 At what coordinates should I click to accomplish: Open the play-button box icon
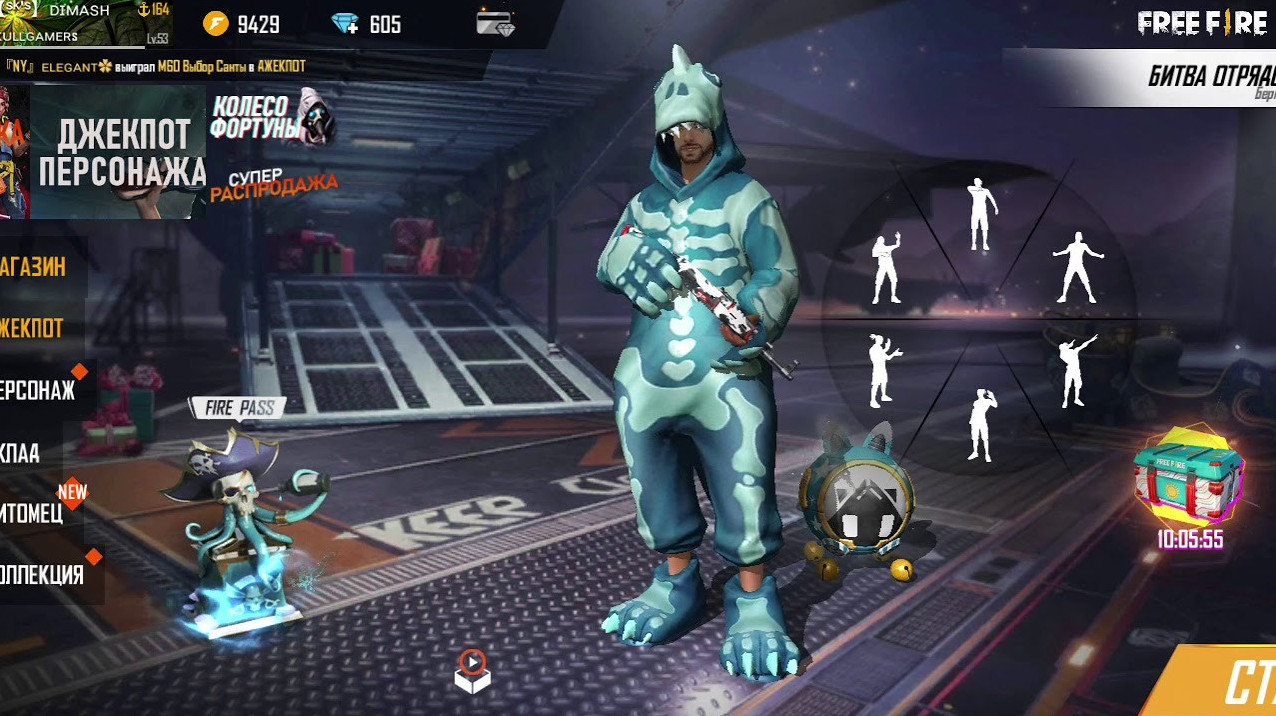(472, 671)
